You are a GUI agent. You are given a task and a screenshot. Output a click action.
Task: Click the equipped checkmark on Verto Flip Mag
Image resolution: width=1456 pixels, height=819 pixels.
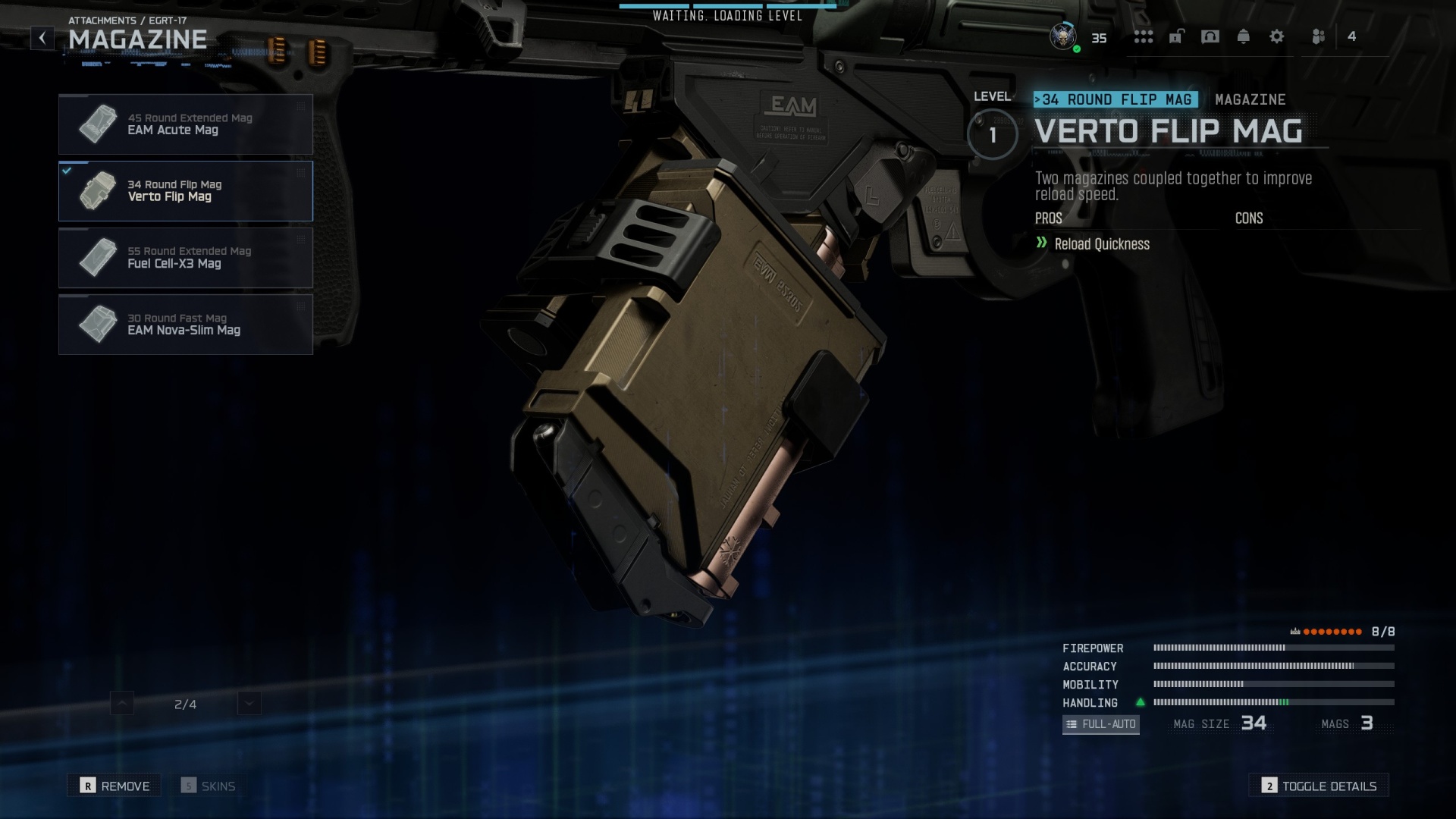65,170
